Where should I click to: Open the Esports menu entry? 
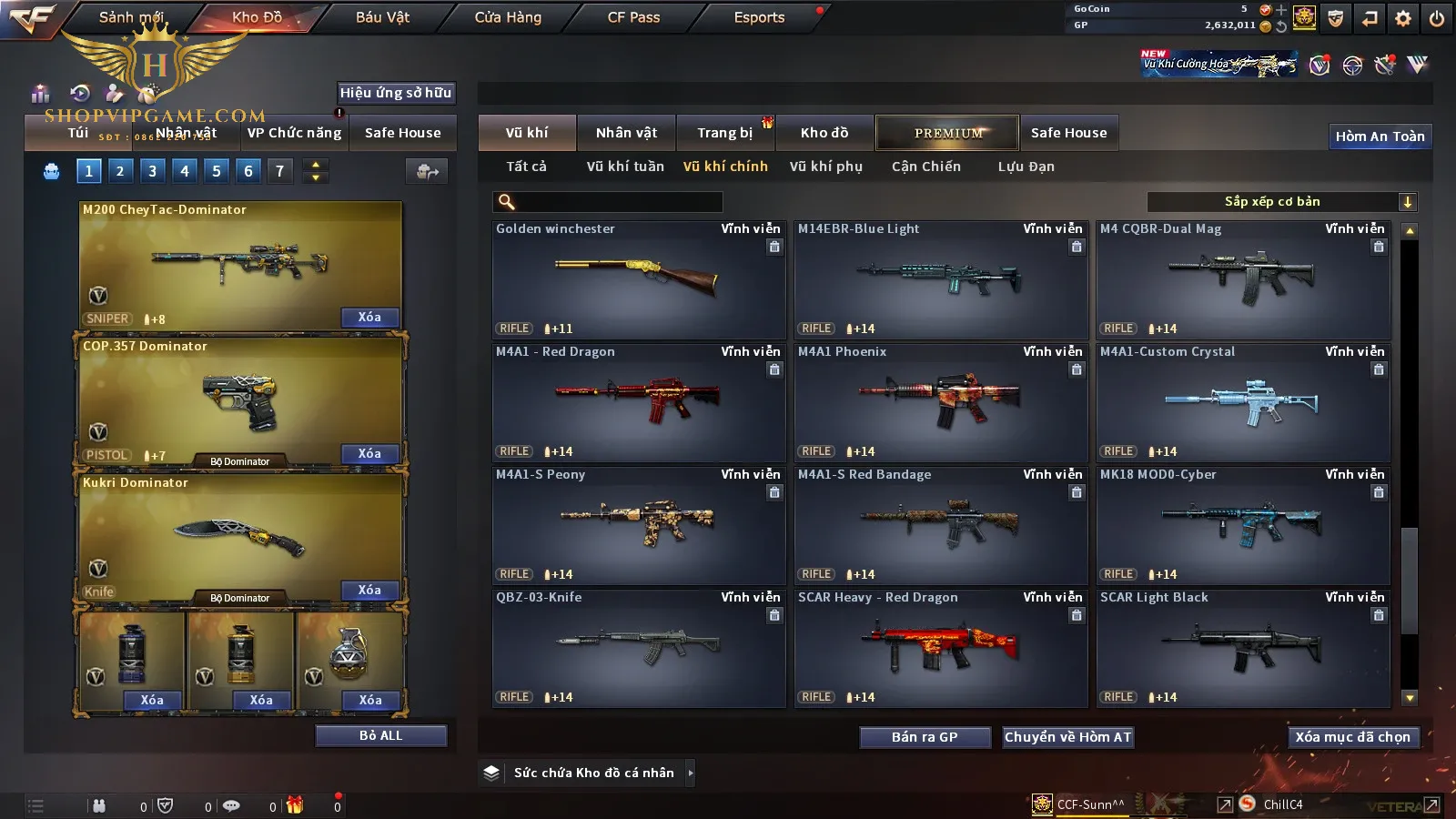coord(759,17)
